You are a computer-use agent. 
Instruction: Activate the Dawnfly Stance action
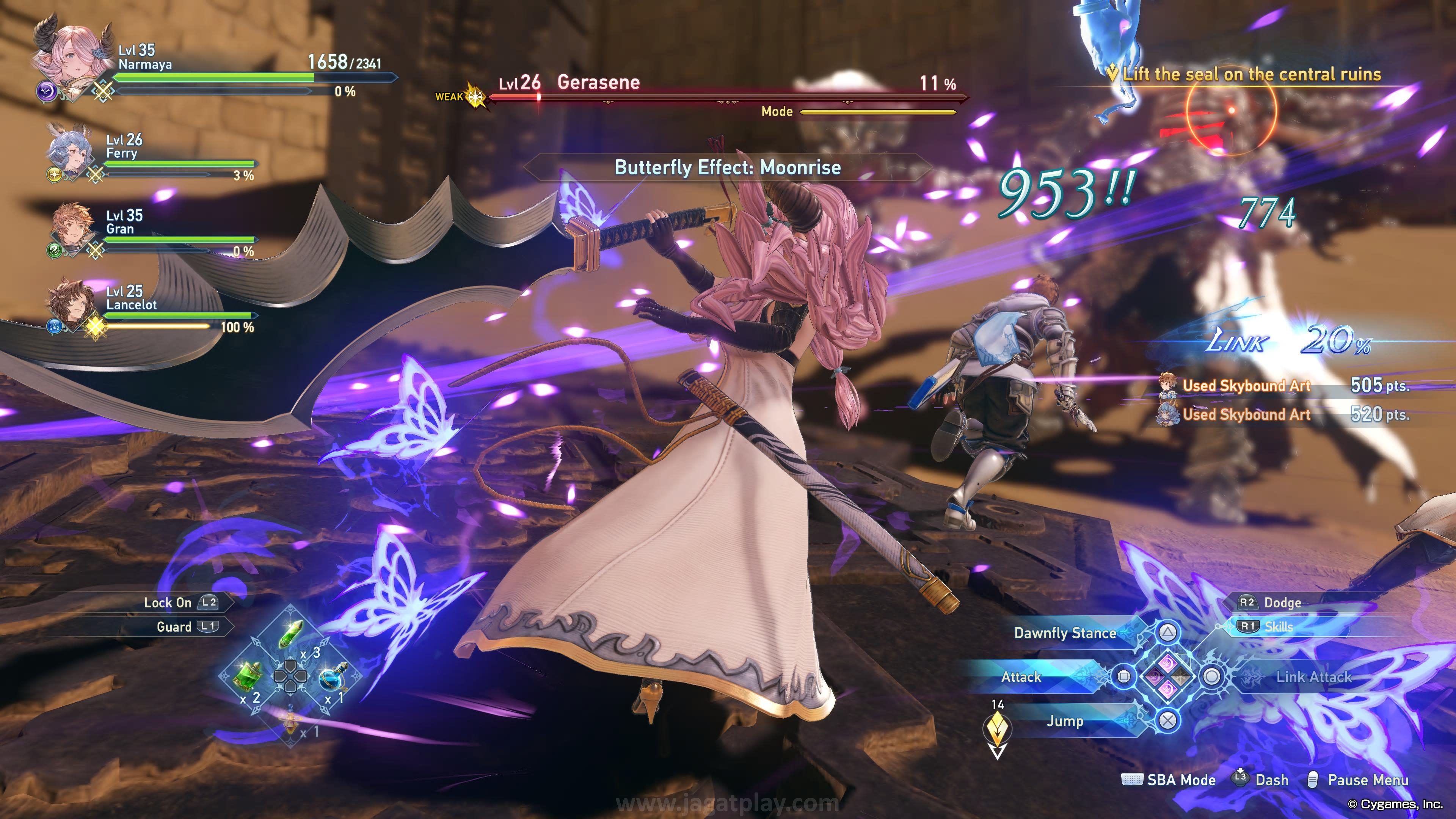(x=1065, y=632)
